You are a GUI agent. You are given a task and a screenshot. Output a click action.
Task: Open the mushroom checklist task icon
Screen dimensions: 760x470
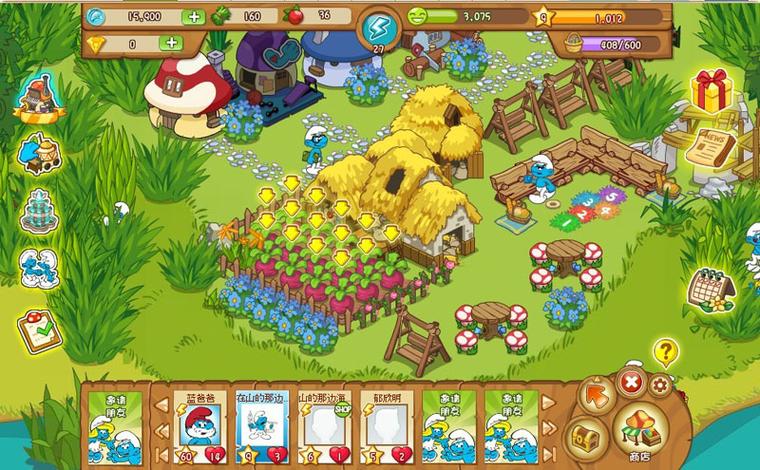pyautogui.click(x=40, y=329)
